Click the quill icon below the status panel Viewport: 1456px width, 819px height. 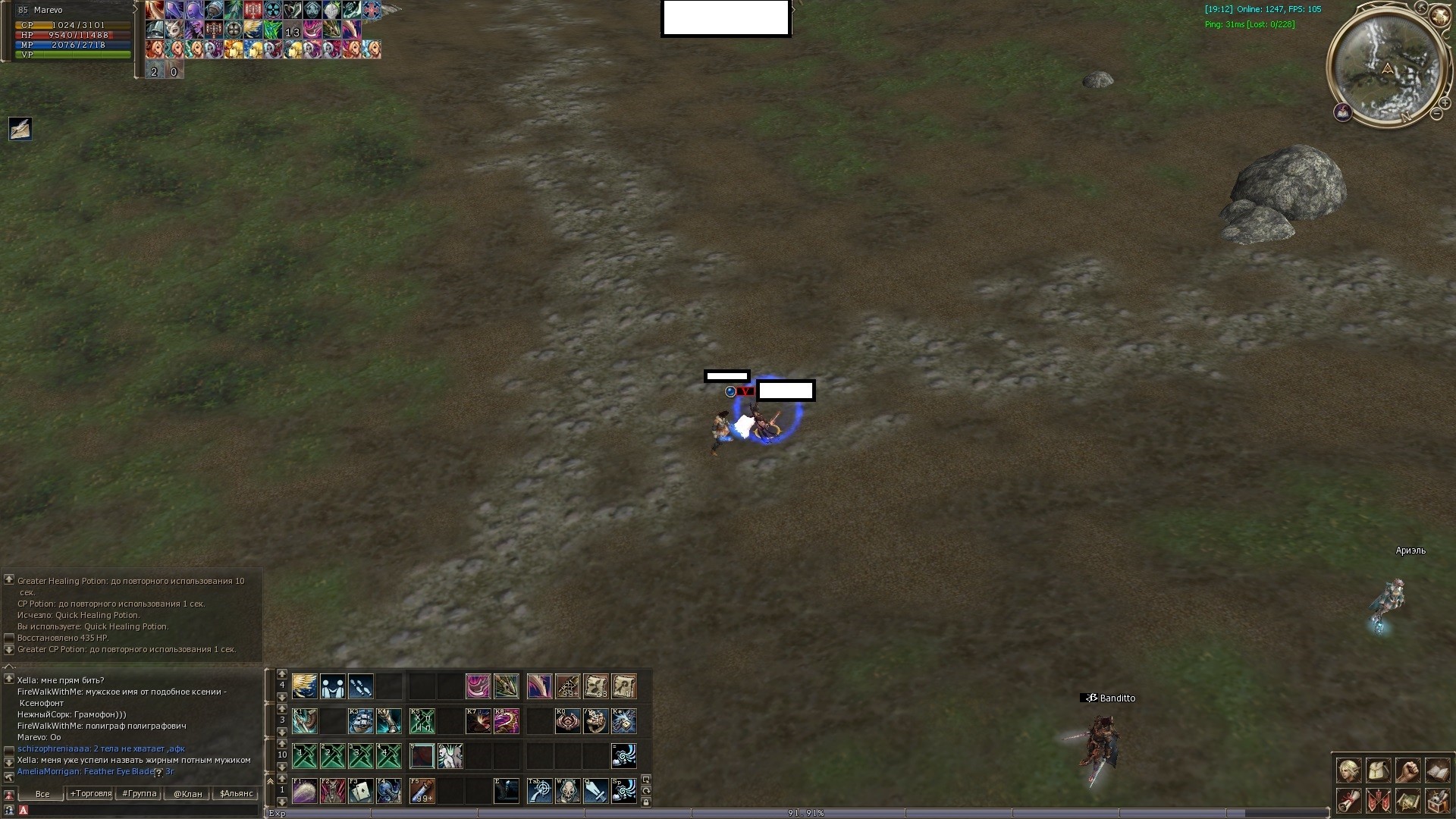20,128
